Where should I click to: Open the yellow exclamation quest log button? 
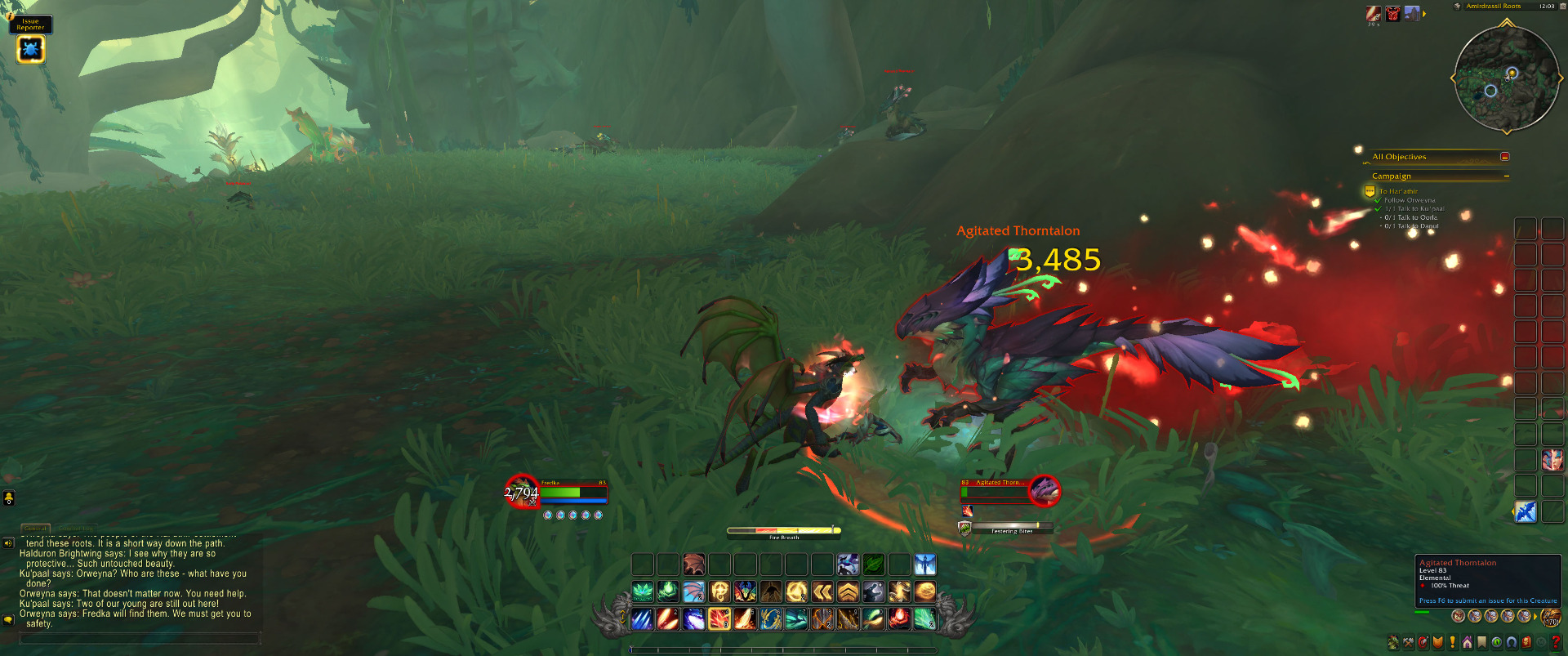(1452, 643)
